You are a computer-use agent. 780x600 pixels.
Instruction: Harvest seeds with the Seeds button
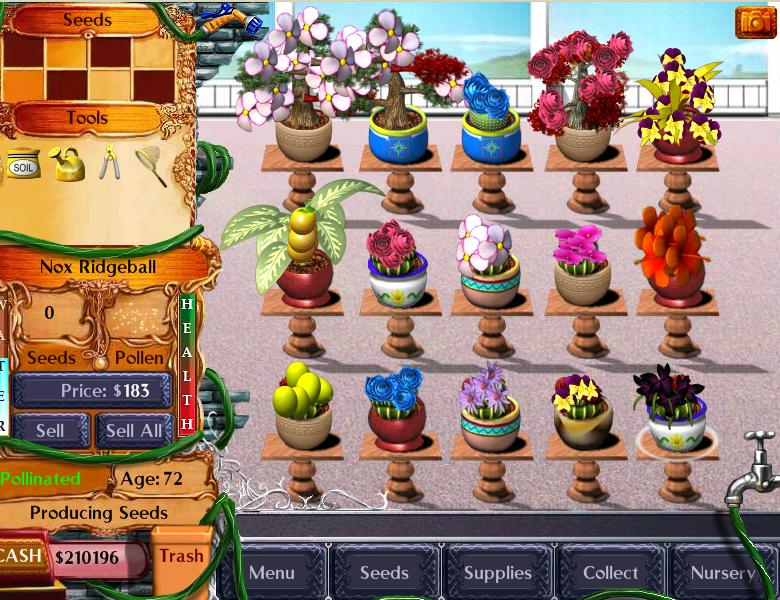pyautogui.click(x=51, y=357)
